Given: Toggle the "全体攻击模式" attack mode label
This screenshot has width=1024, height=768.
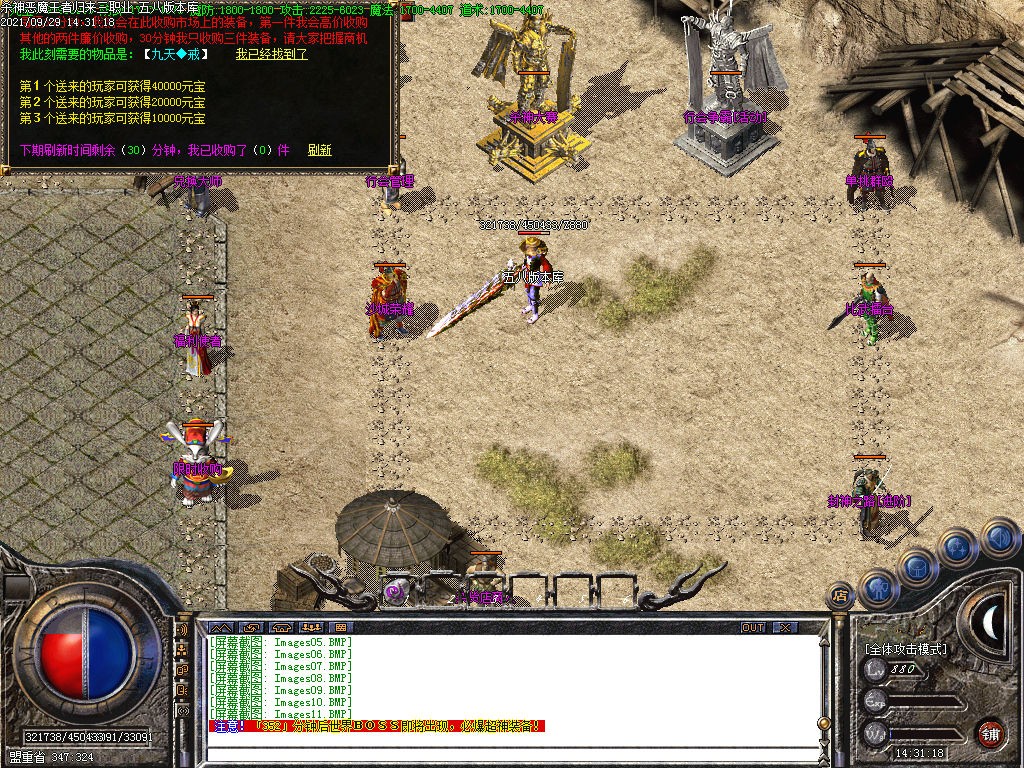Looking at the screenshot, I should (905, 649).
